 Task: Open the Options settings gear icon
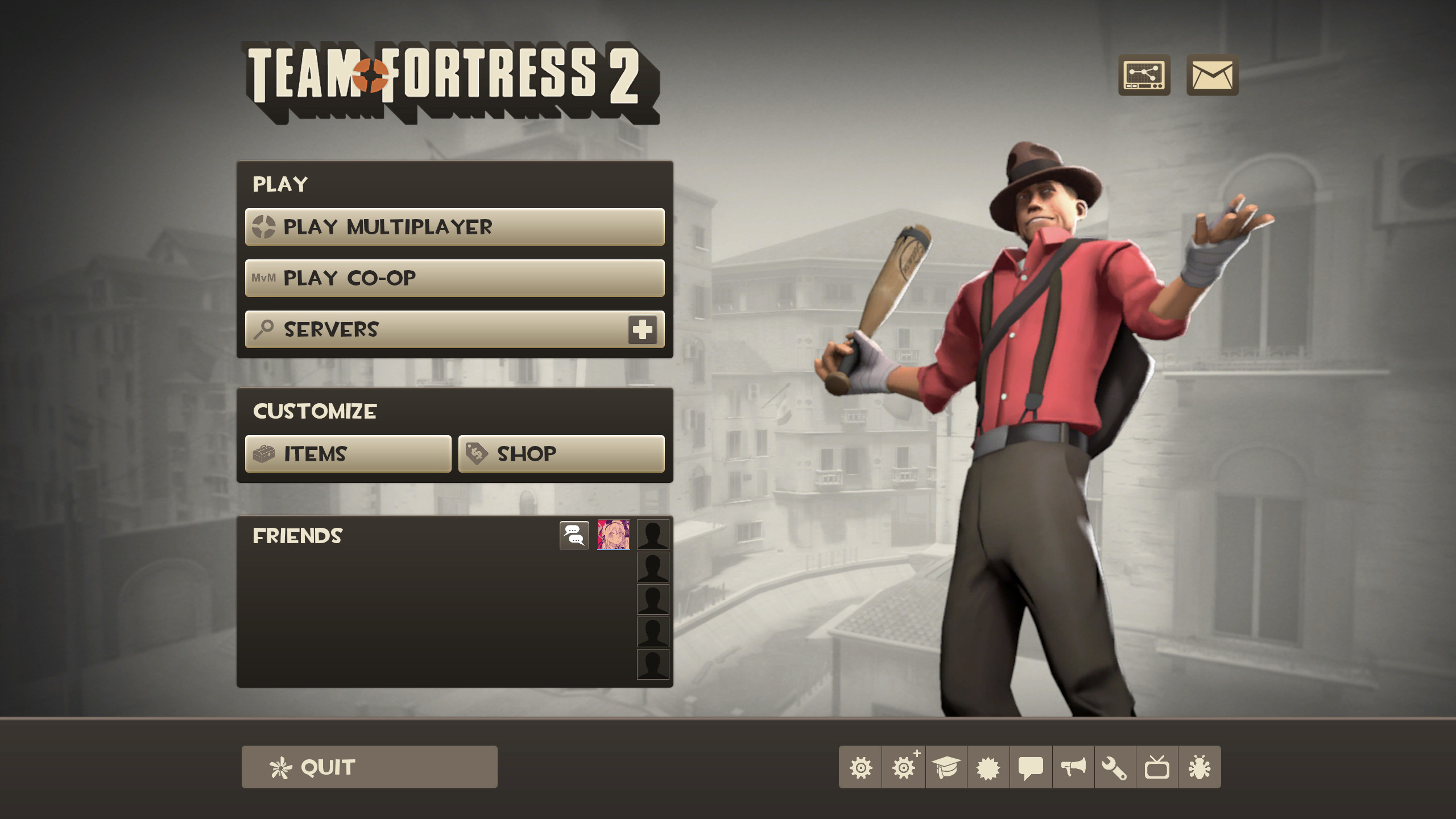click(860, 766)
